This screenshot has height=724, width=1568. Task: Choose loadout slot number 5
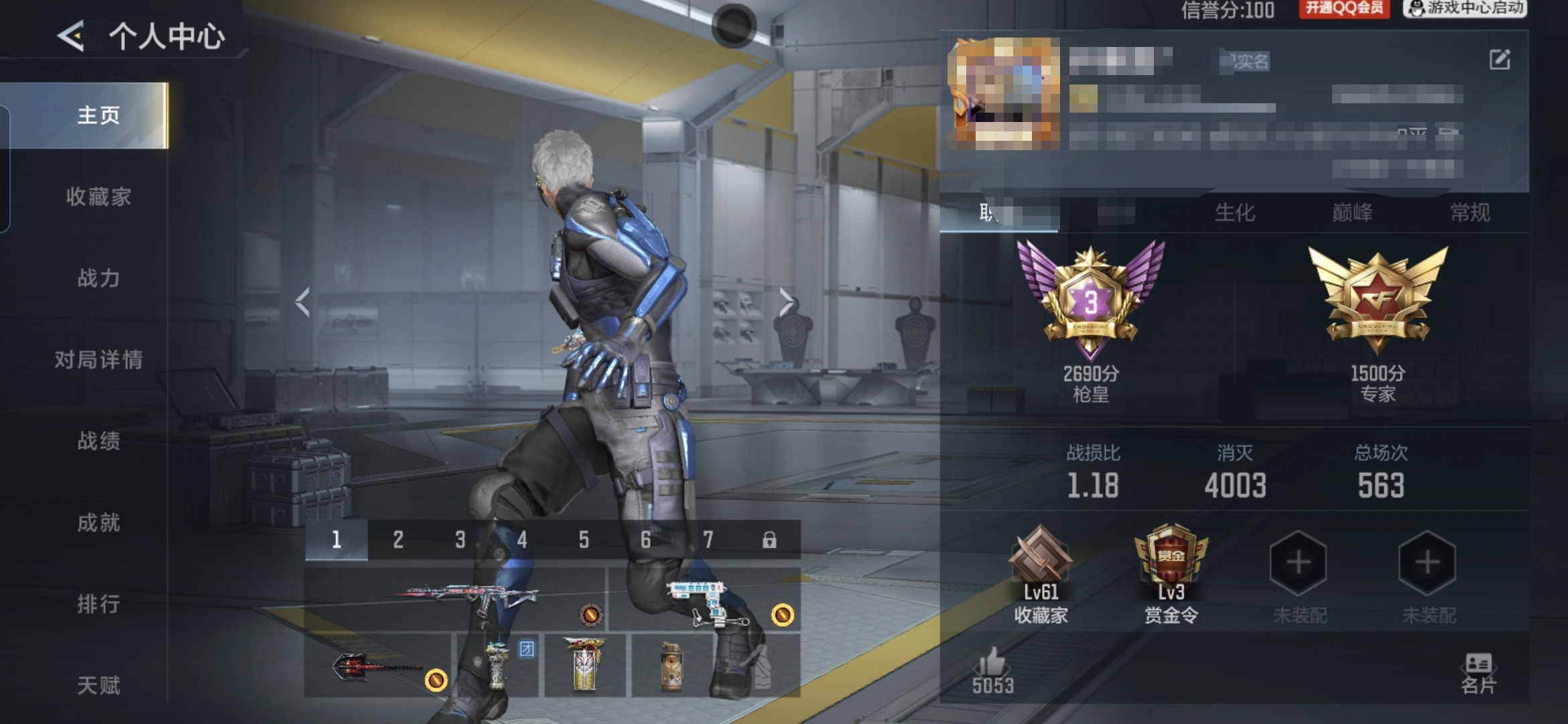584,540
